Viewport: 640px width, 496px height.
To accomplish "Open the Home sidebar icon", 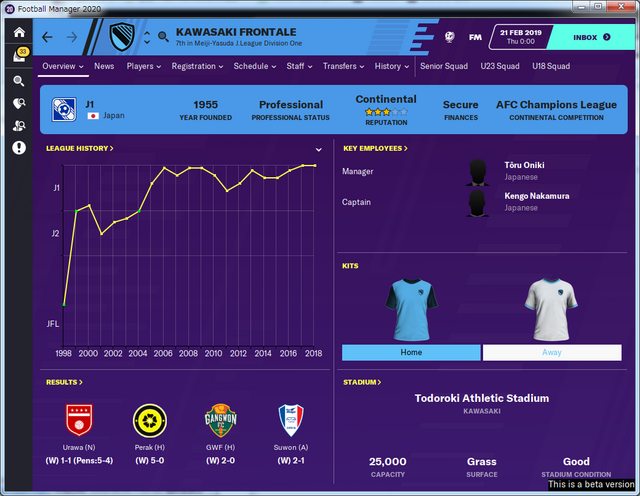I will click(x=19, y=33).
